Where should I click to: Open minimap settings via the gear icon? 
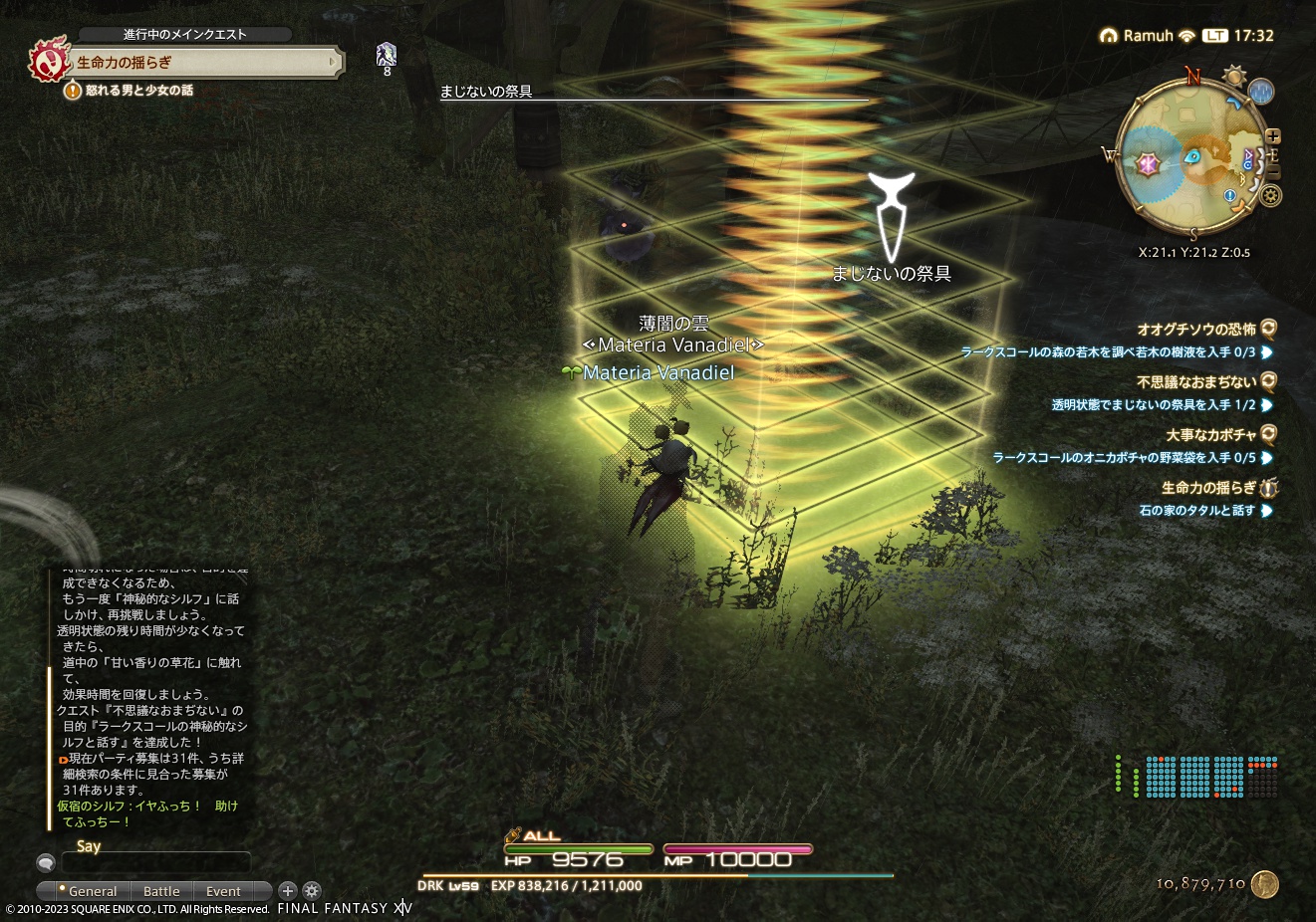[1271, 195]
